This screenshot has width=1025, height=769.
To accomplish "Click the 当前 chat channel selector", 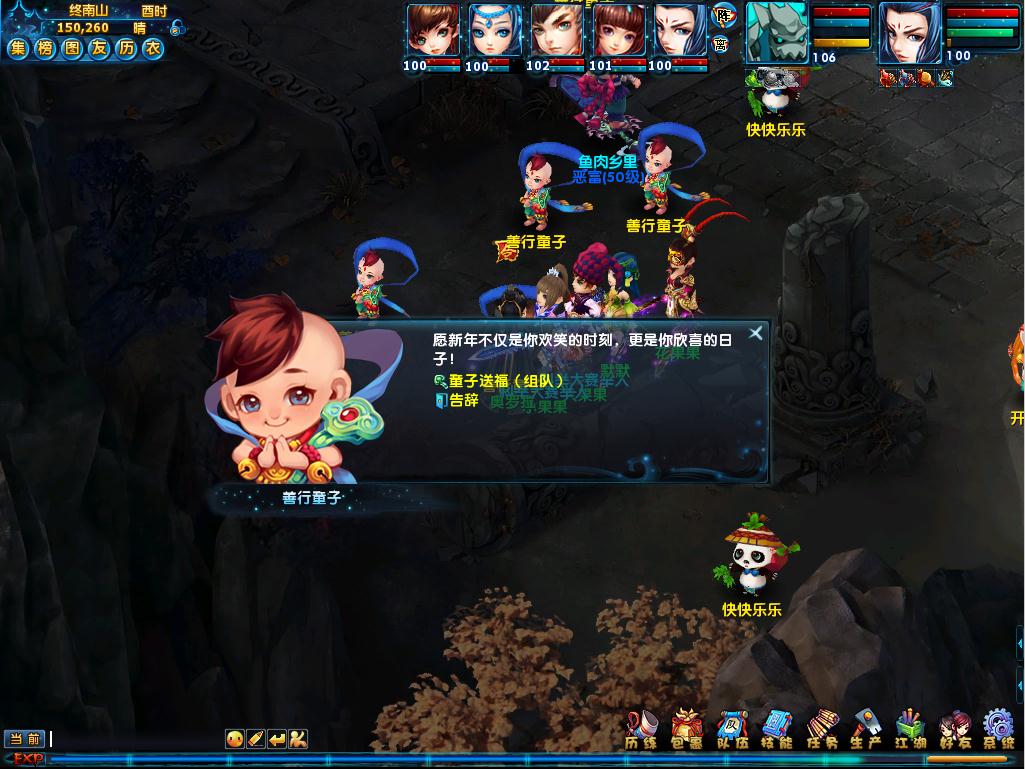I will (25, 739).
